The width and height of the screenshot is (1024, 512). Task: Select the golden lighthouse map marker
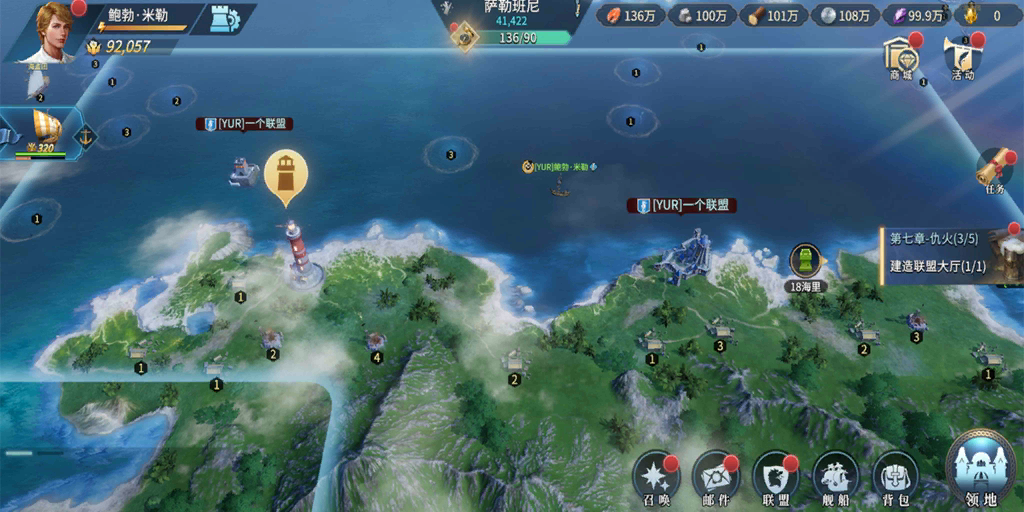click(286, 175)
